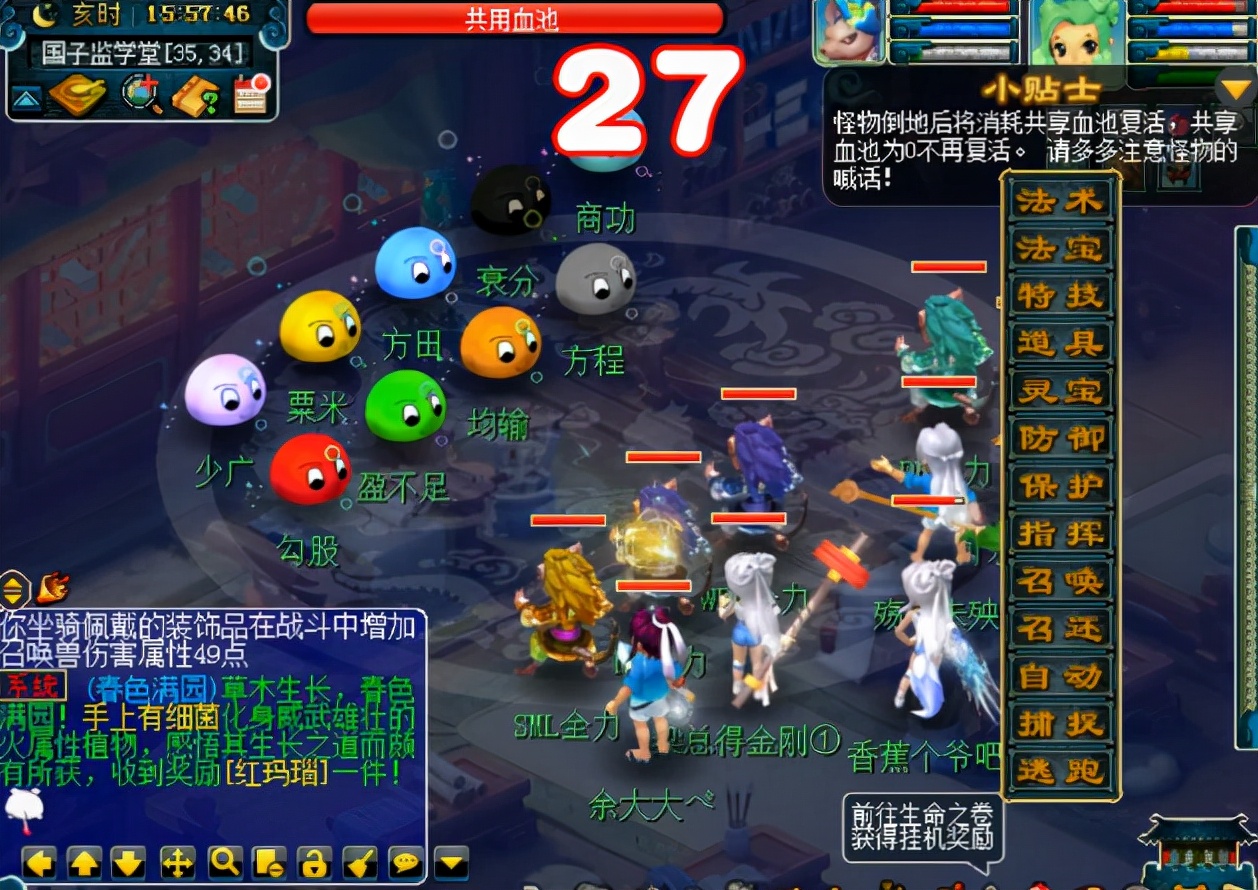1258x890 pixels.
Task: Open the calendar with red notification
Action: [249, 95]
